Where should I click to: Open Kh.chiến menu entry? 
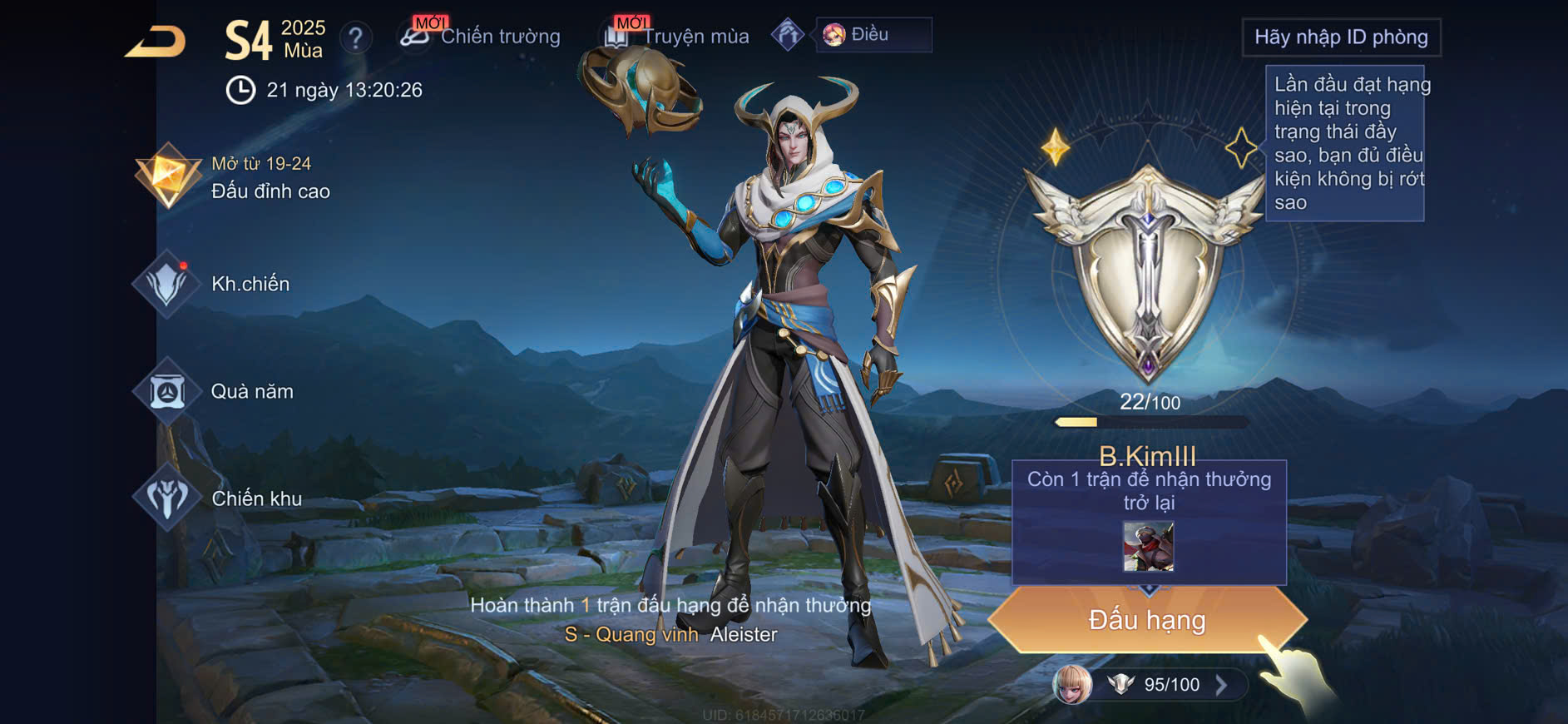click(x=218, y=284)
